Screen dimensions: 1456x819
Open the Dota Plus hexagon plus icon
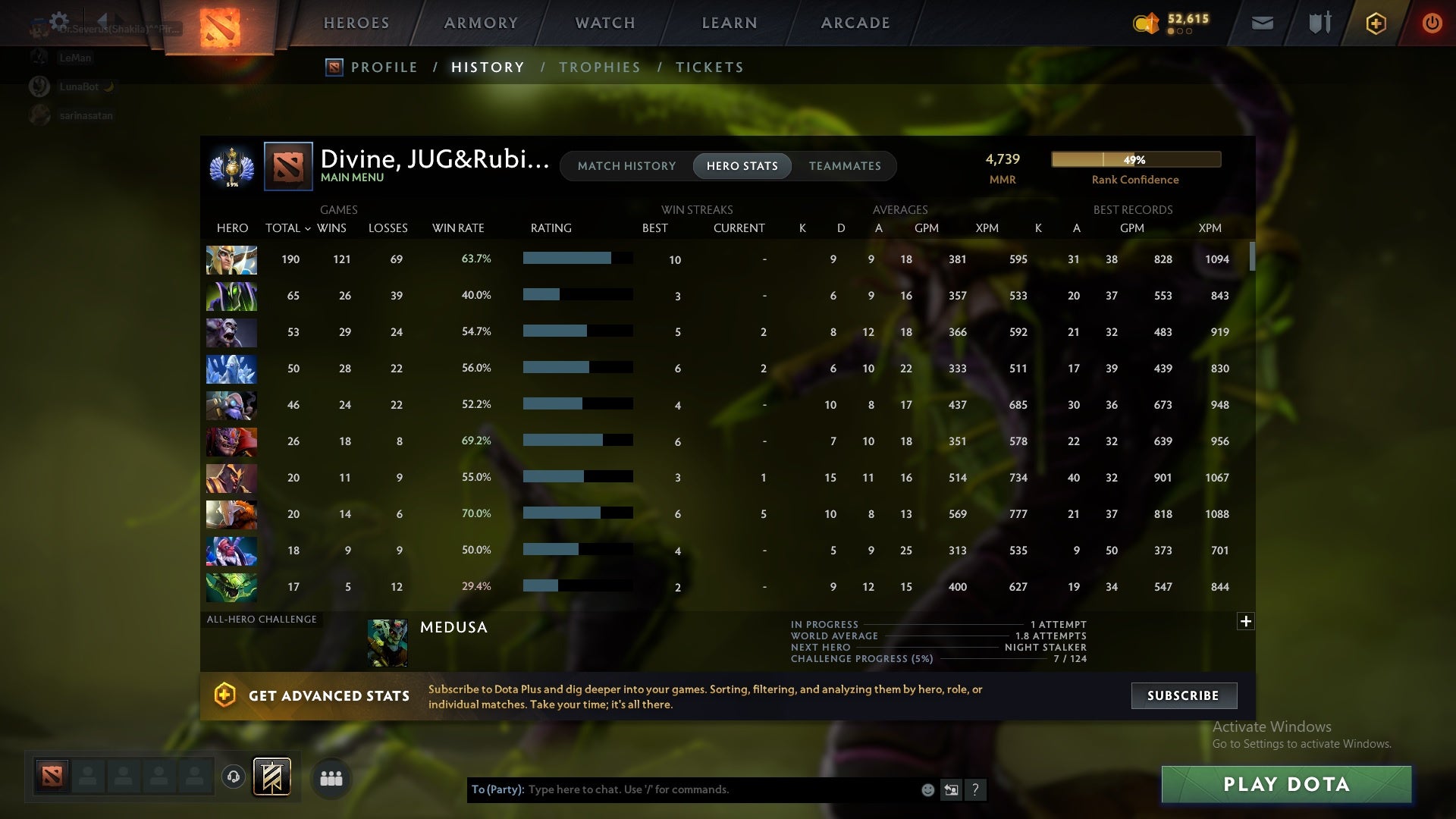(x=1375, y=23)
